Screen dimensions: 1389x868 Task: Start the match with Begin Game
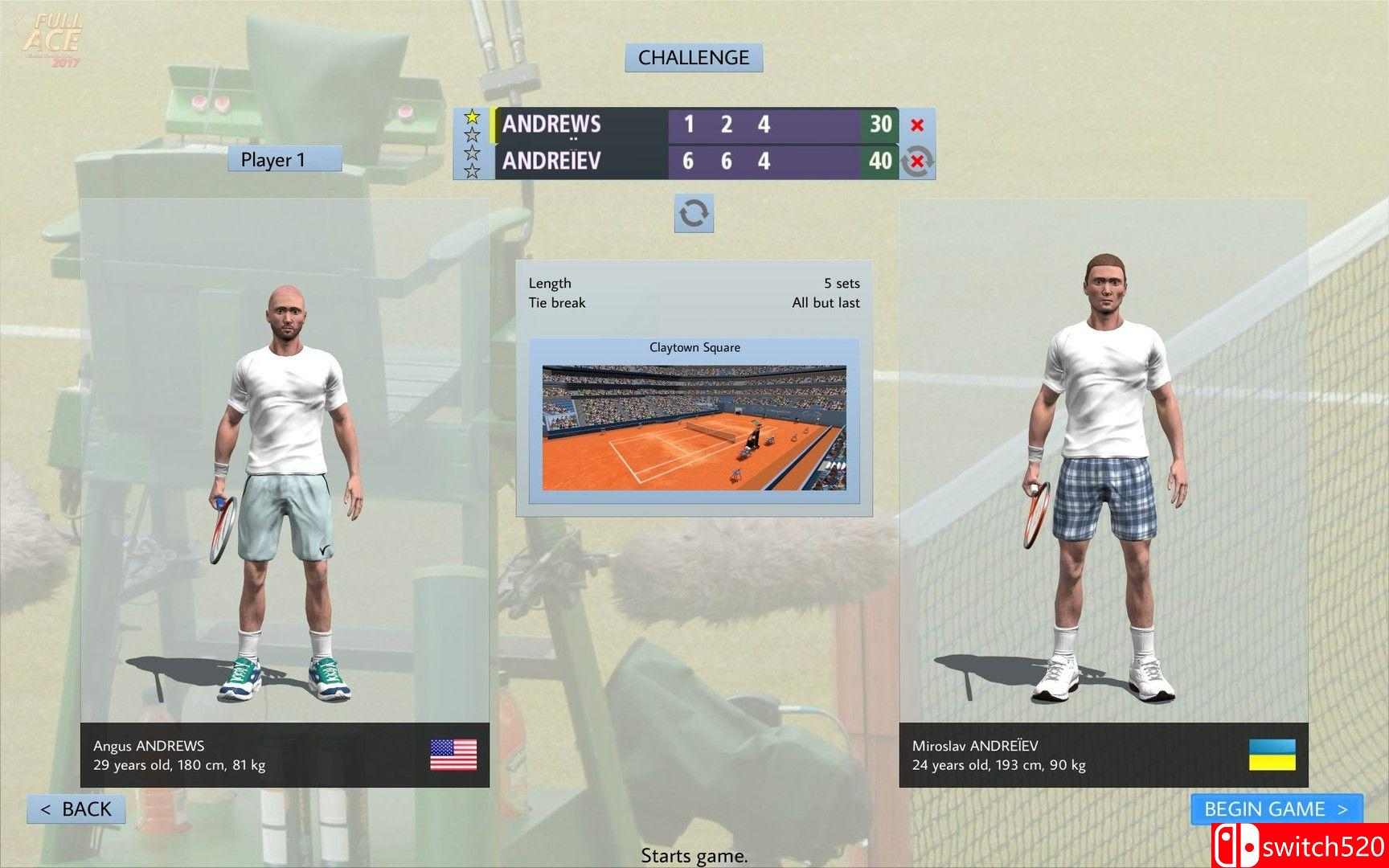tap(1276, 809)
